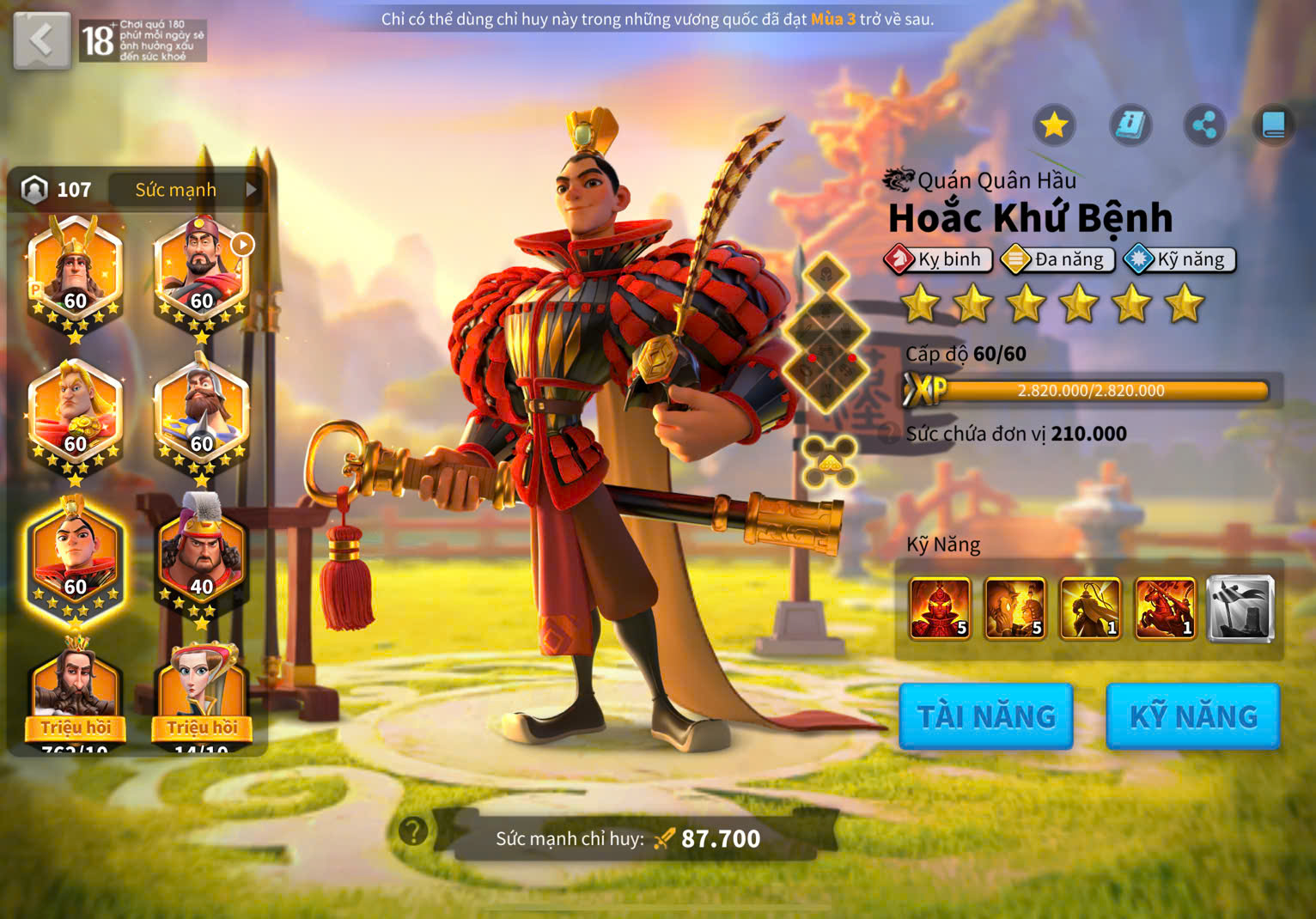Open the commander info book icon
1316x919 pixels.
pos(1130,126)
